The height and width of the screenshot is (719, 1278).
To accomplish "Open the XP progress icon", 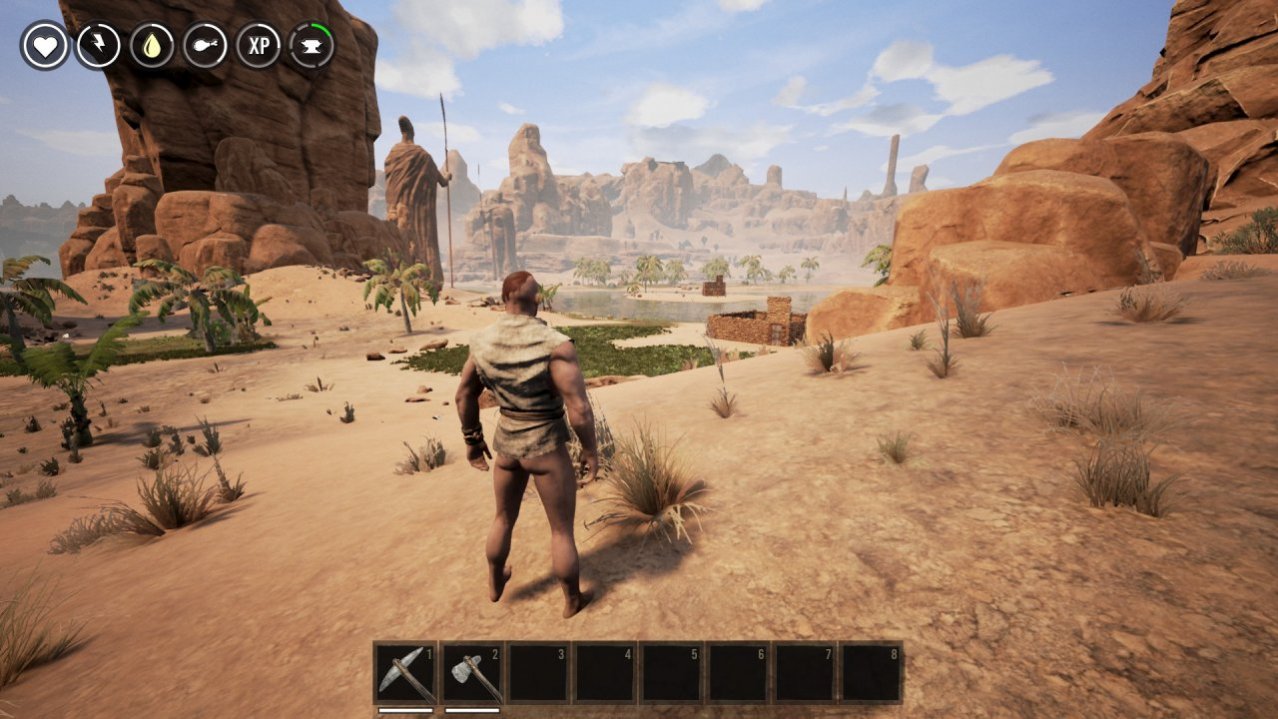I will pos(258,46).
